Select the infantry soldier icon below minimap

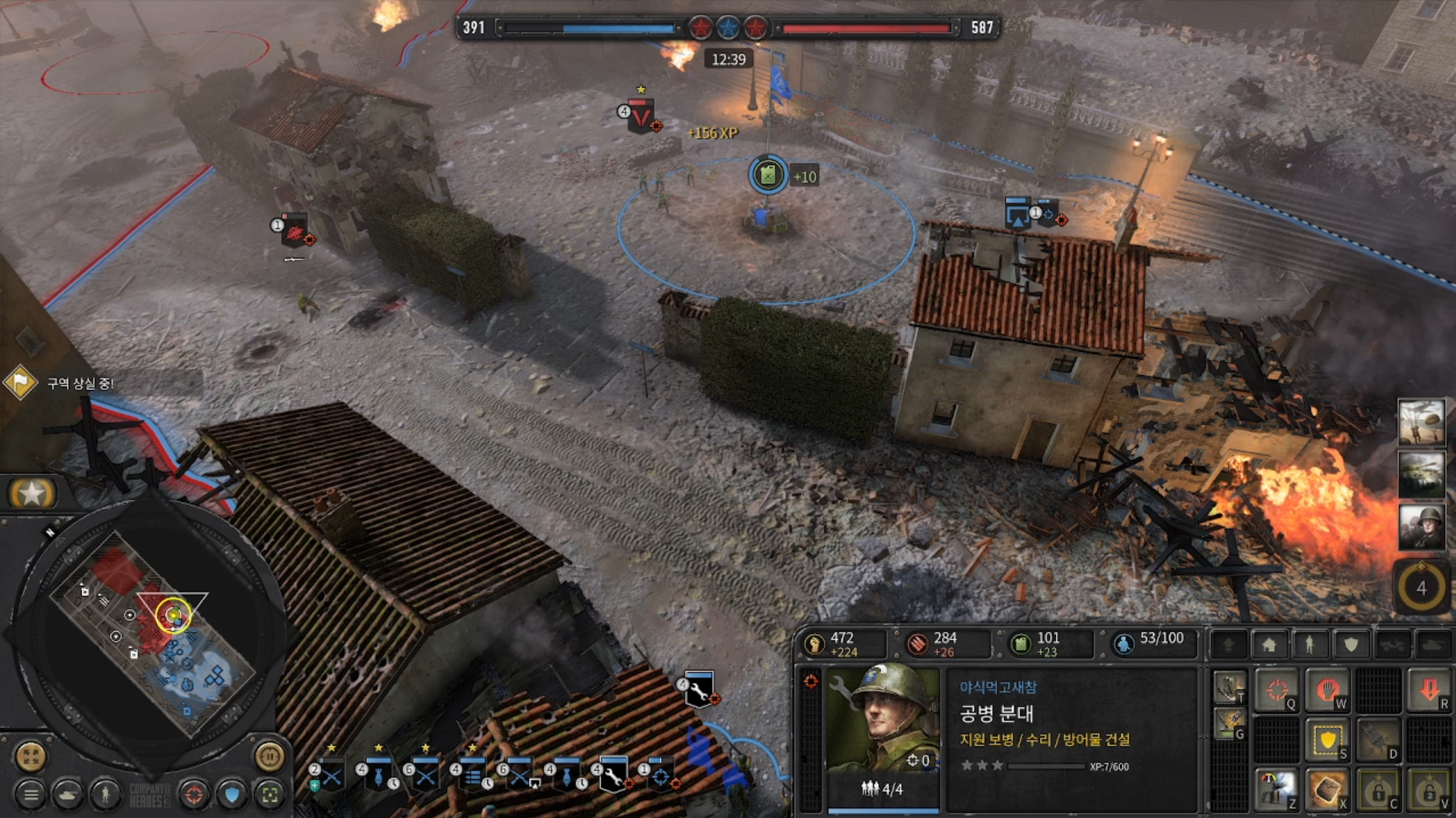tap(105, 794)
